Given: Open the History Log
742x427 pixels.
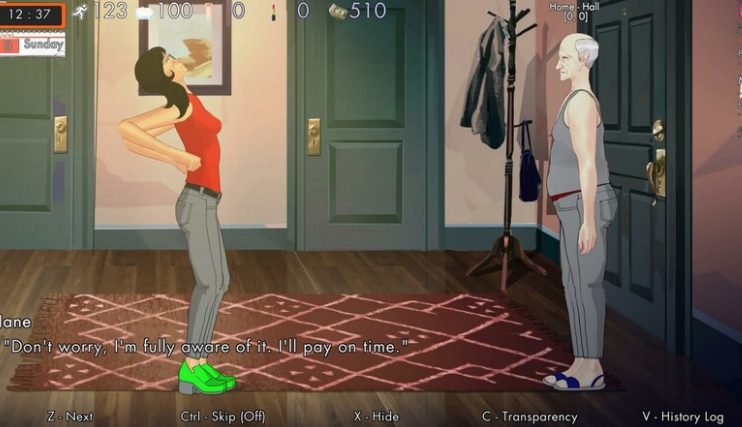Looking at the screenshot, I should point(682,416).
